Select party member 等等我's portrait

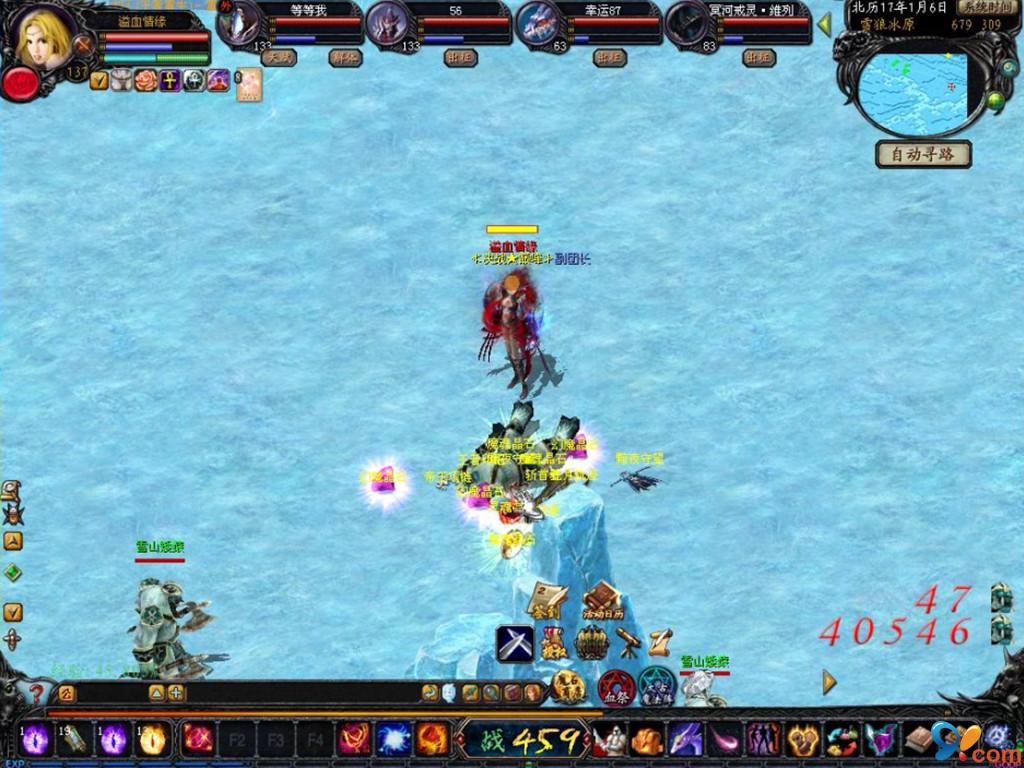click(240, 24)
